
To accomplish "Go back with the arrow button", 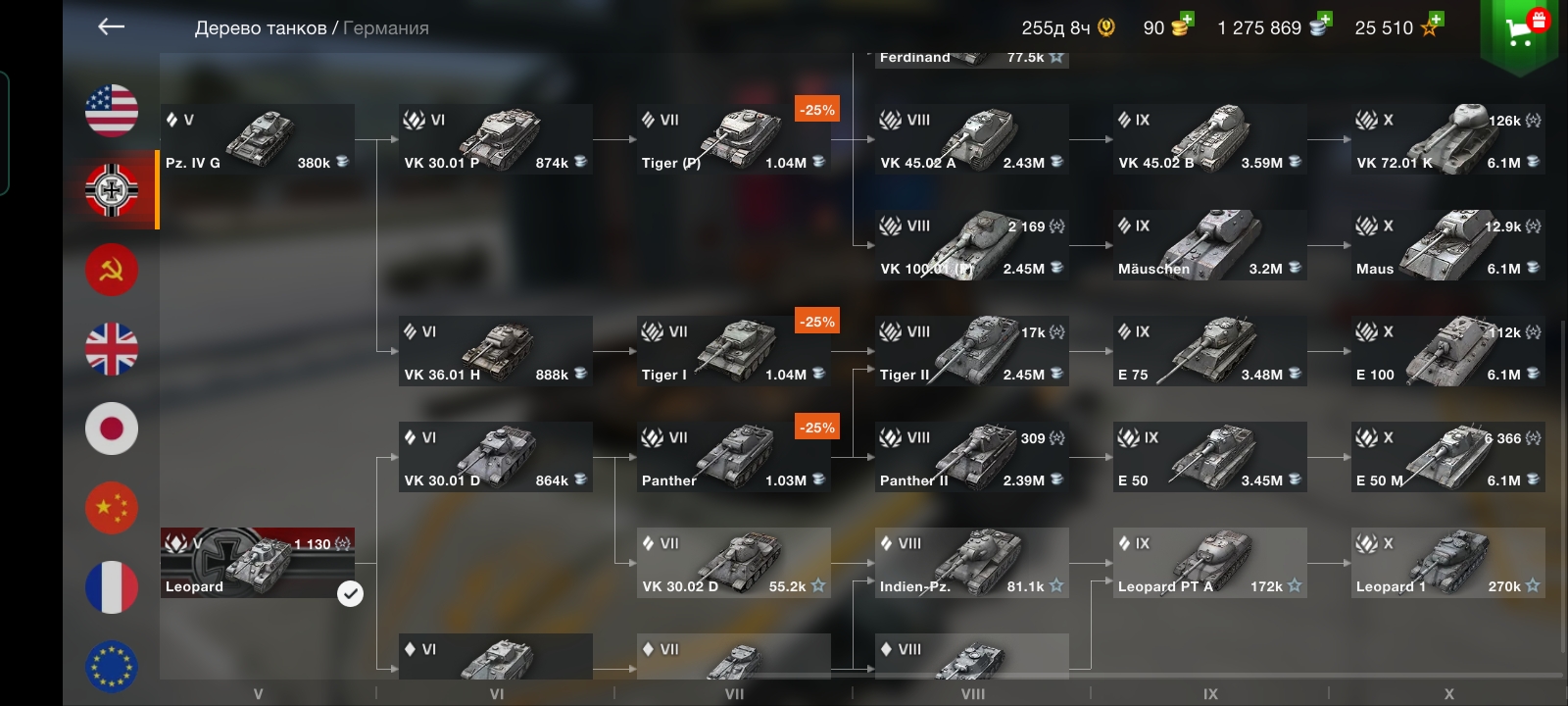I will pos(112,27).
